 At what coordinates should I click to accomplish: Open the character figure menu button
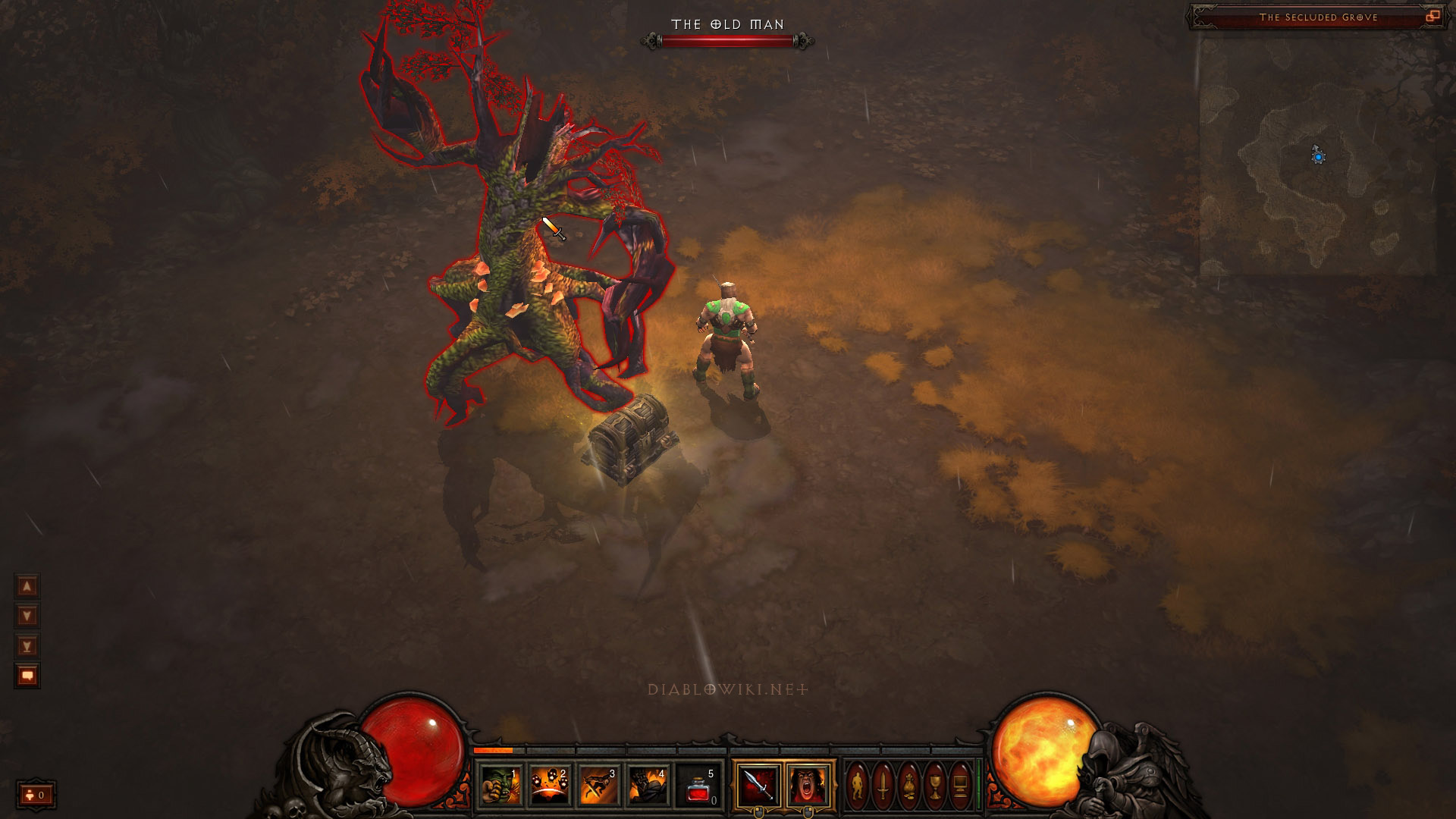[x=858, y=785]
